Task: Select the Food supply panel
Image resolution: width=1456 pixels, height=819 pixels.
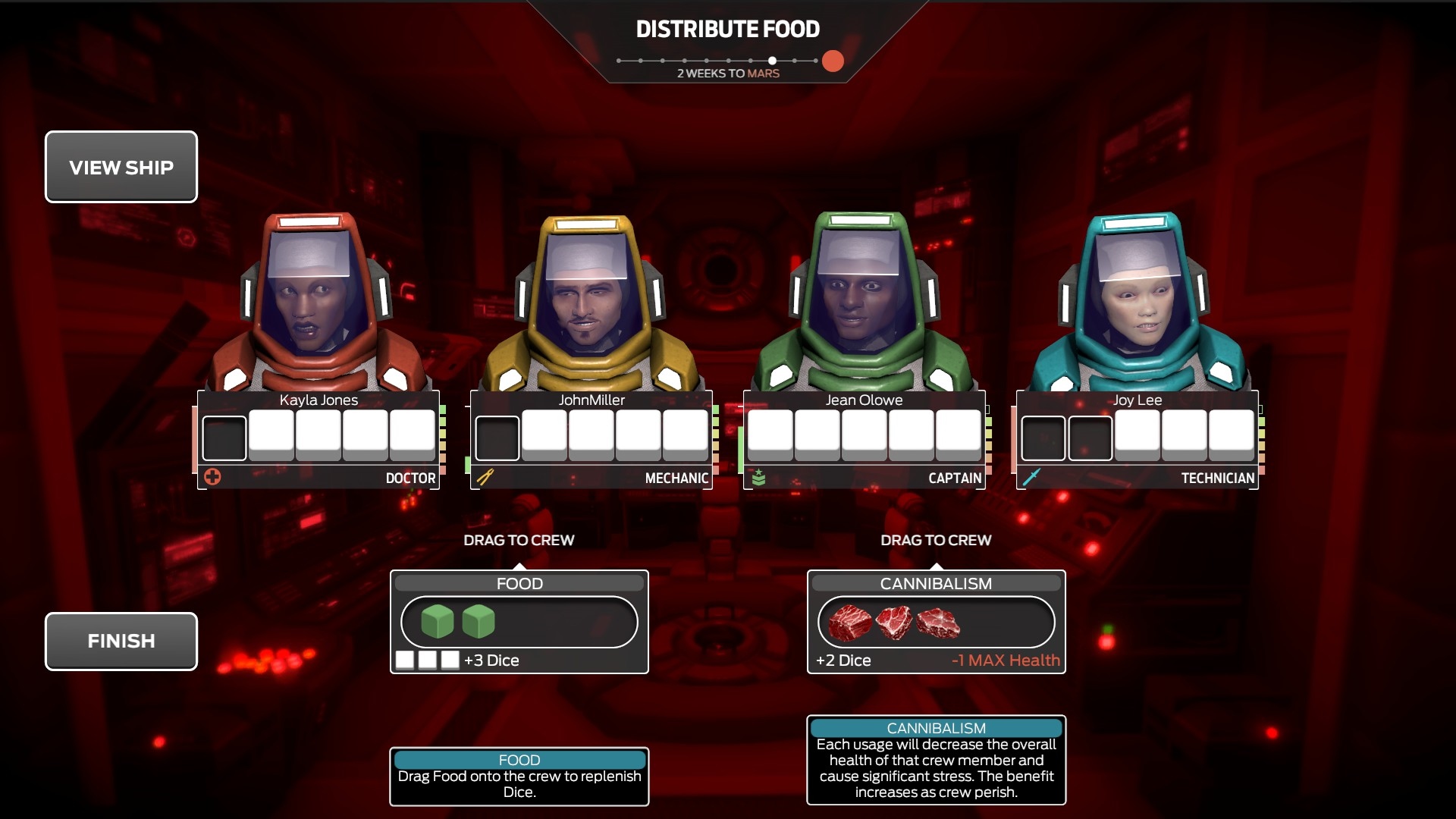Action: pos(519,622)
